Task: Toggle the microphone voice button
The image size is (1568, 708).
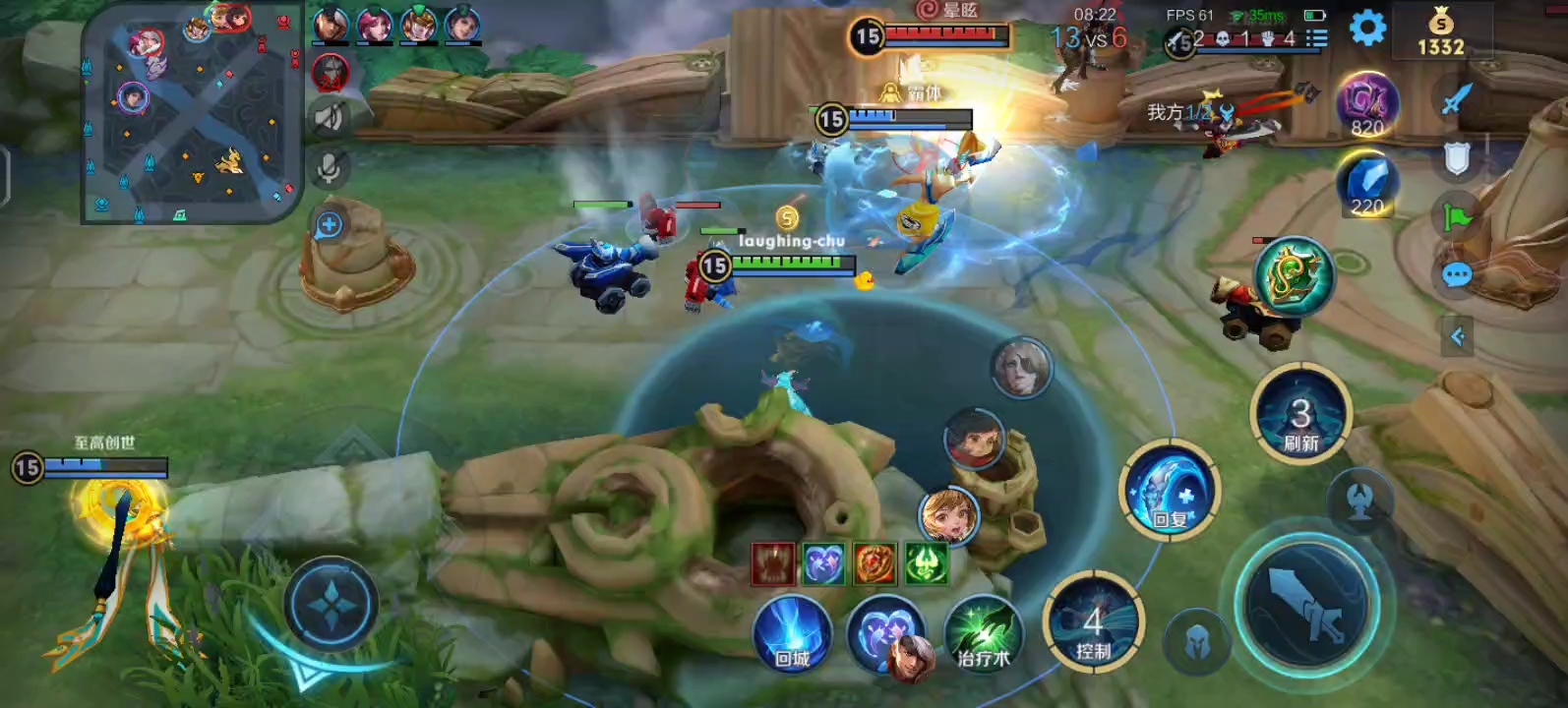Action: click(330, 168)
